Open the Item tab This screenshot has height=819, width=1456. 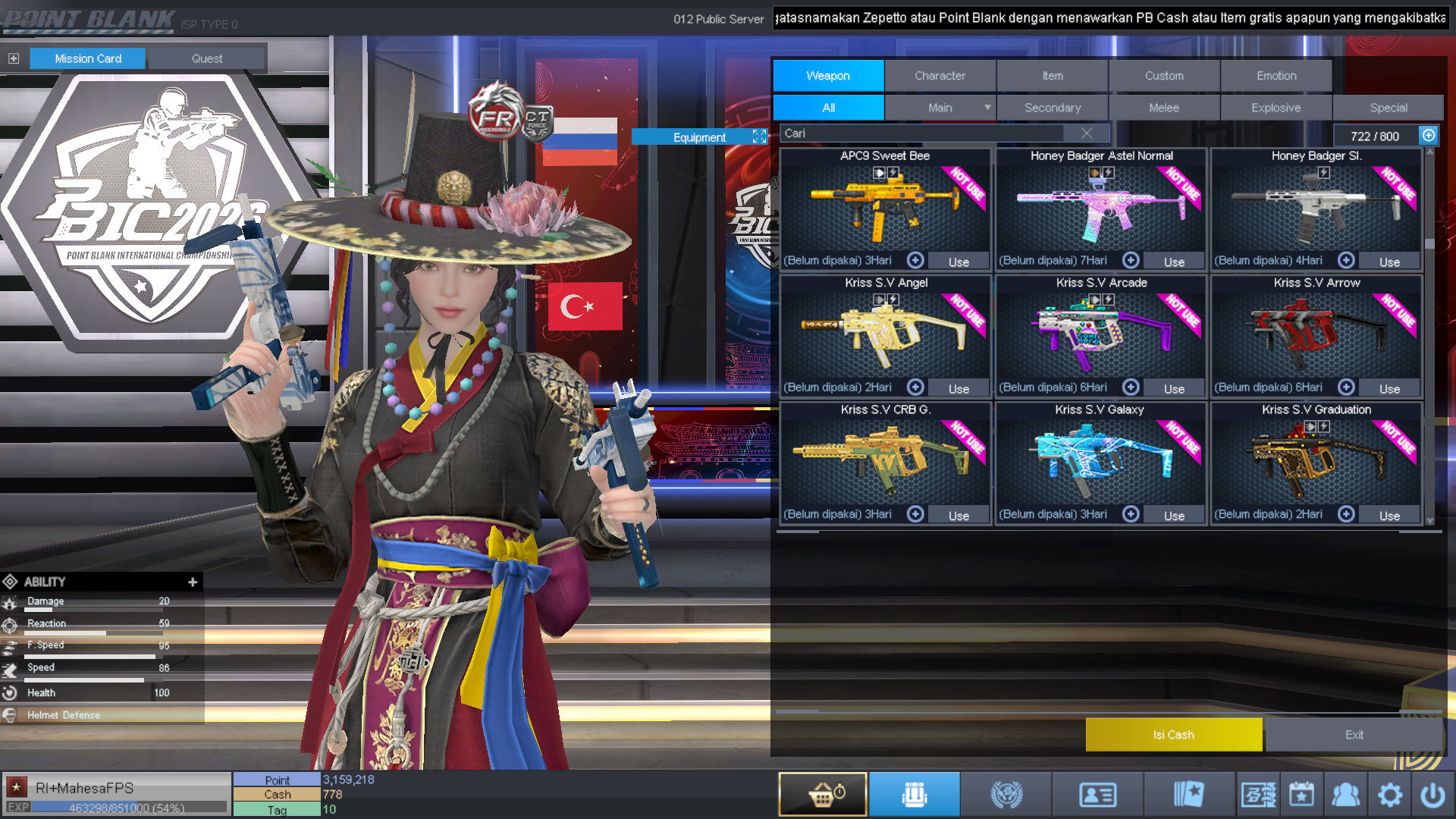[1052, 76]
